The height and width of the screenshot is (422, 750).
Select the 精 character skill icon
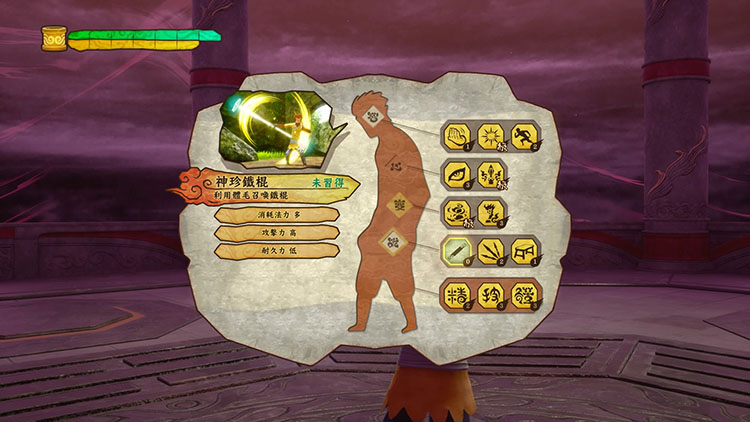tap(457, 295)
